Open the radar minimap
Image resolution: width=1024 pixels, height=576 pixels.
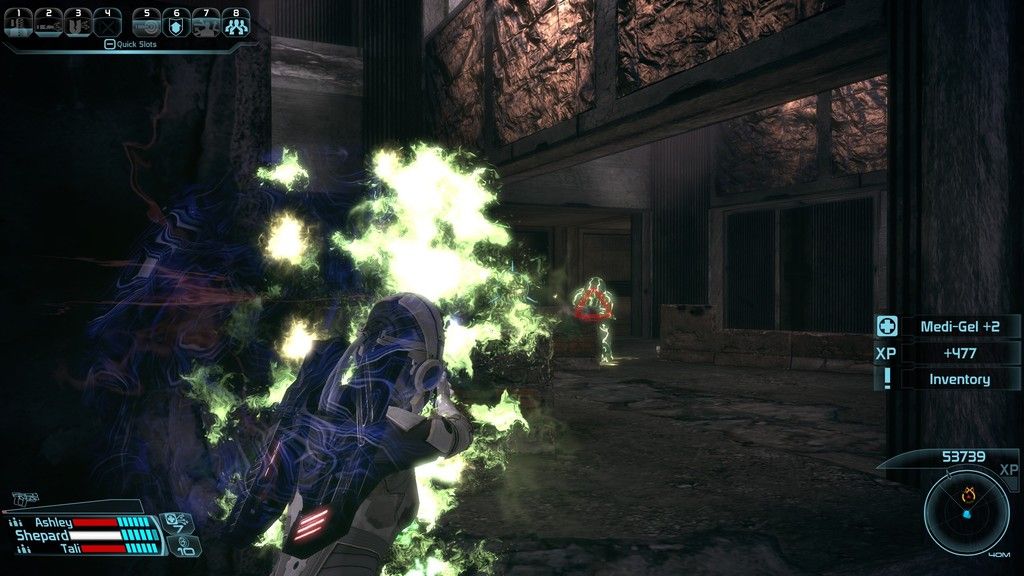966,513
